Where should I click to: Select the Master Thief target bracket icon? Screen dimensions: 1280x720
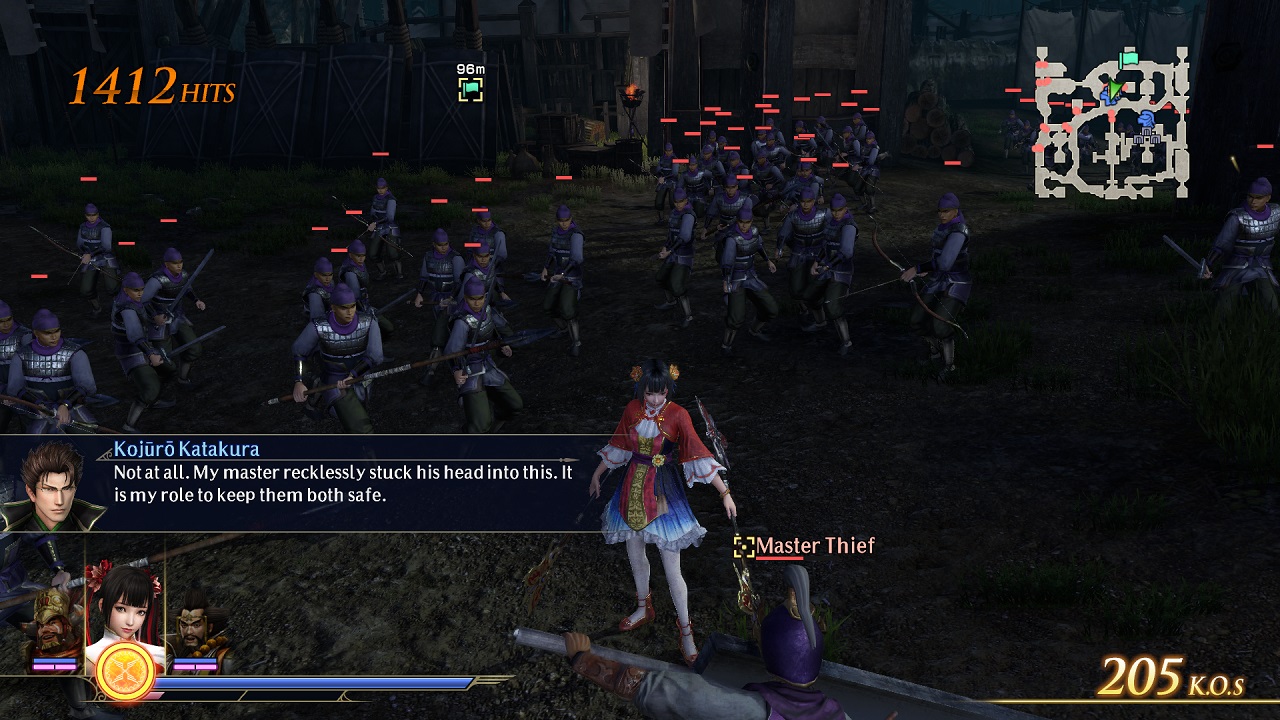(x=744, y=547)
